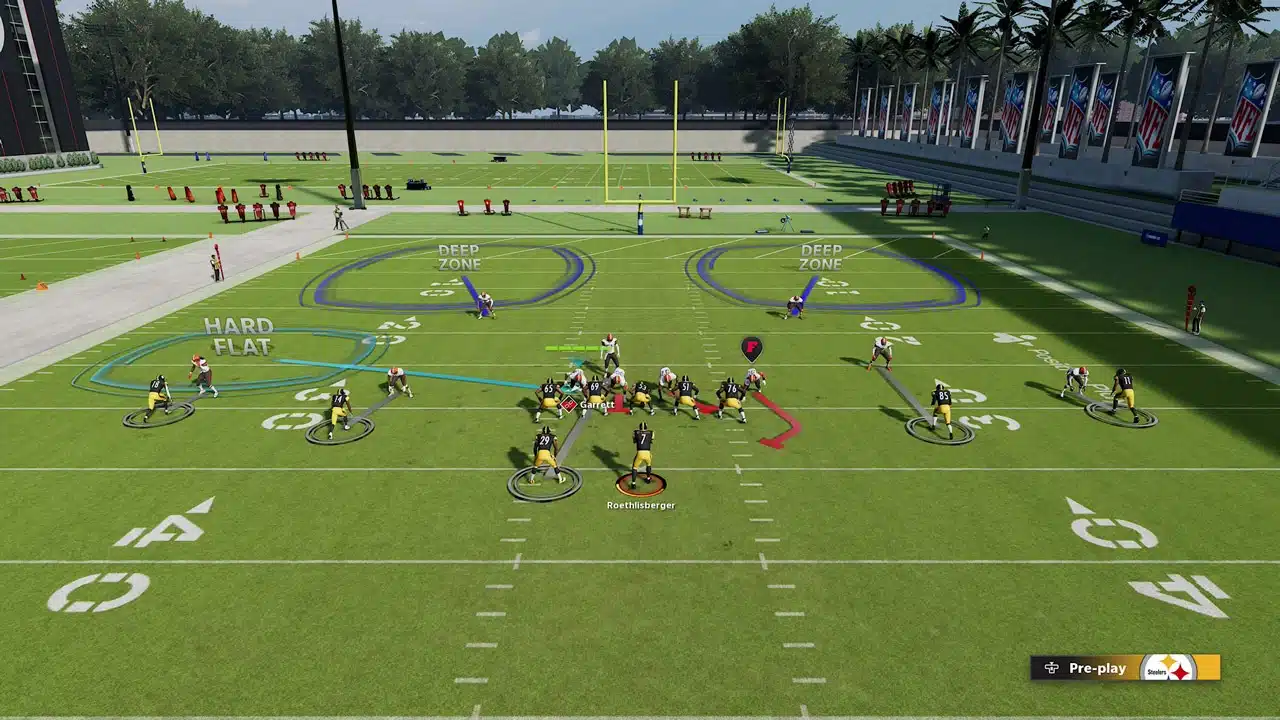The width and height of the screenshot is (1280, 720).
Task: Click the Hard Flat zone label
Action: pyautogui.click(x=239, y=336)
